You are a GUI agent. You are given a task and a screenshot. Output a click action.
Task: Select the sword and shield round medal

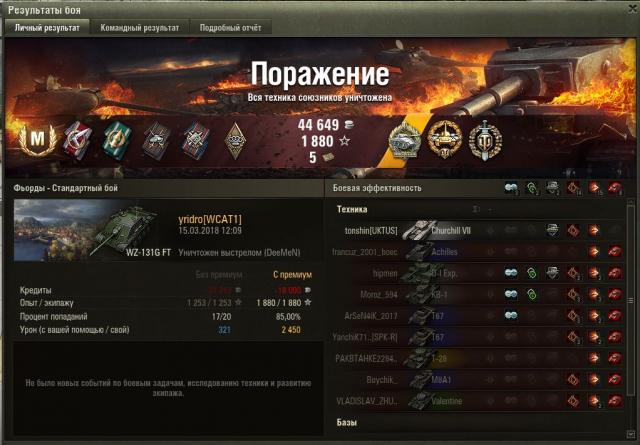pyautogui.click(x=485, y=139)
